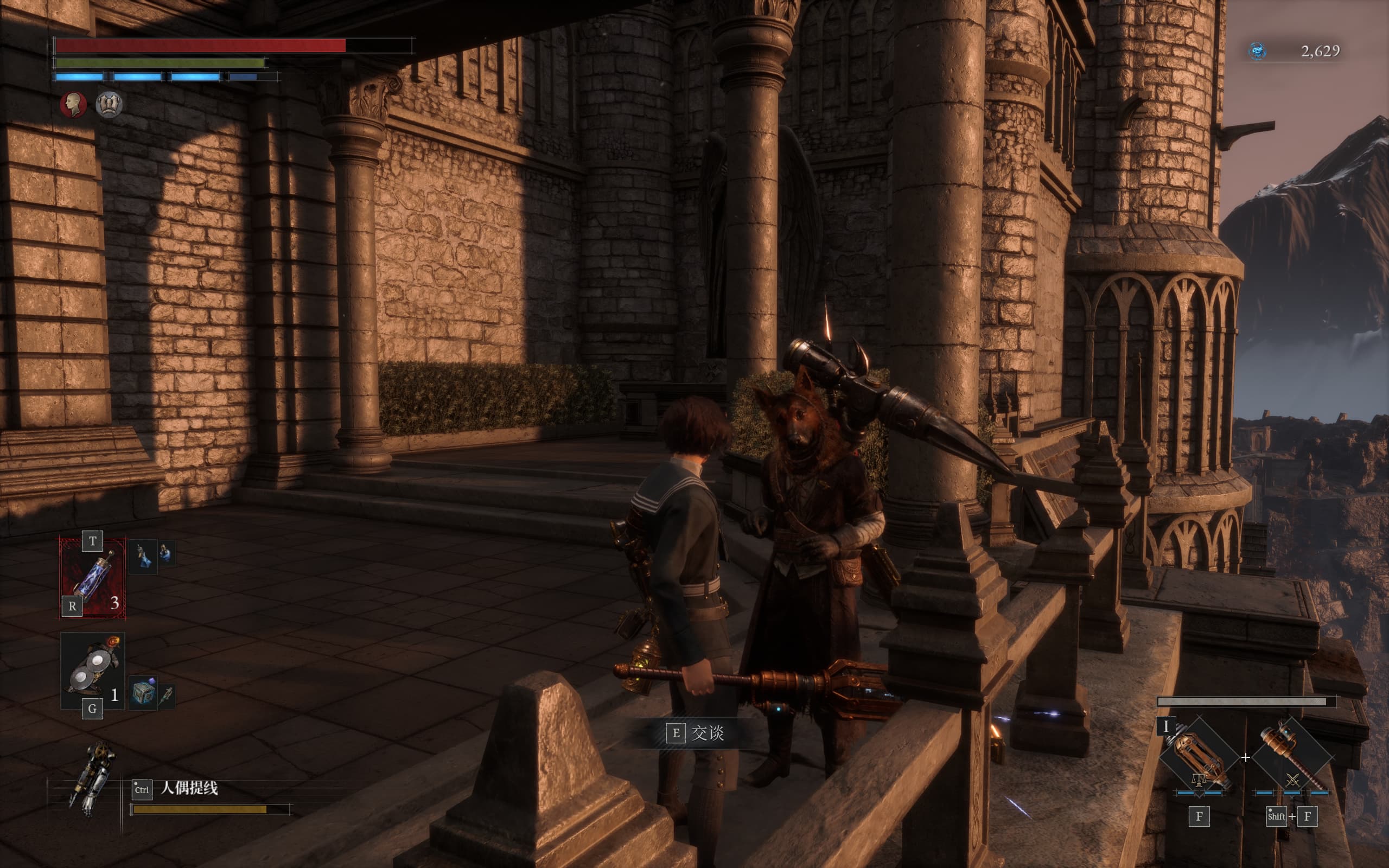
Task: Click the grey gauntlet fist status icon
Action: point(109,105)
